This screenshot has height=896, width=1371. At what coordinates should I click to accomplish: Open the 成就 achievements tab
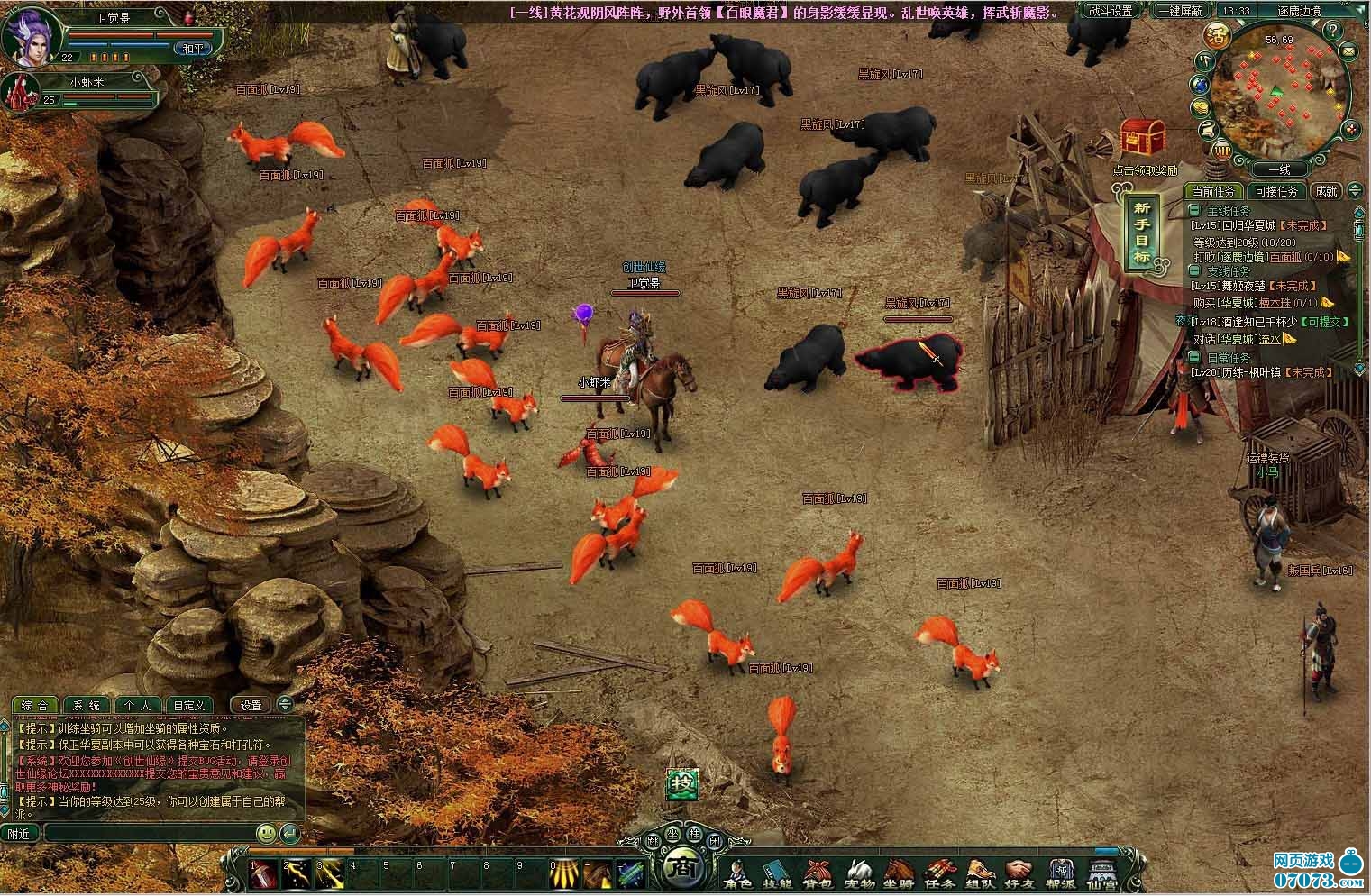point(1326,191)
